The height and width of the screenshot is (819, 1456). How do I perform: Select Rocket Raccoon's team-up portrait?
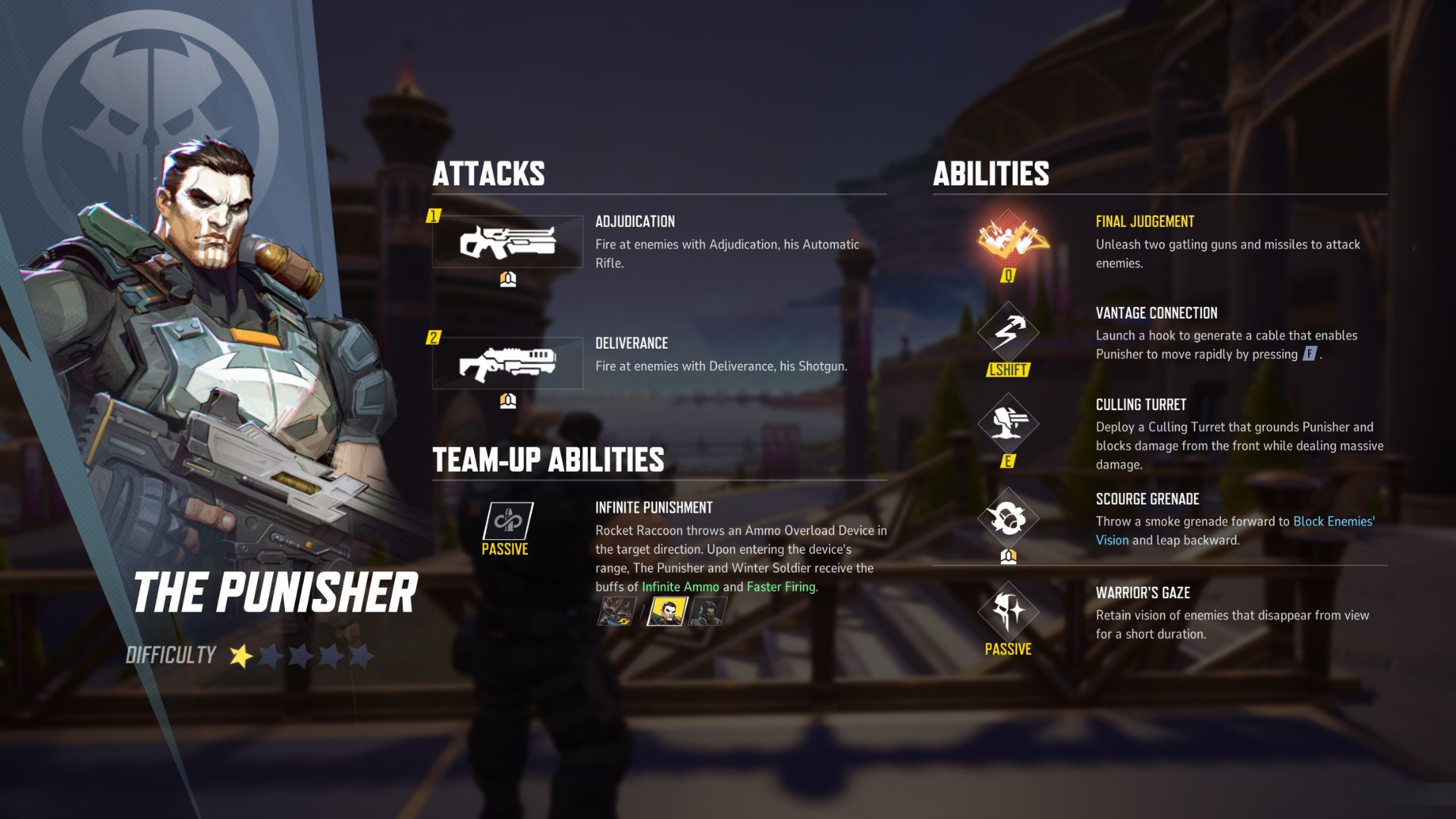pos(616,611)
